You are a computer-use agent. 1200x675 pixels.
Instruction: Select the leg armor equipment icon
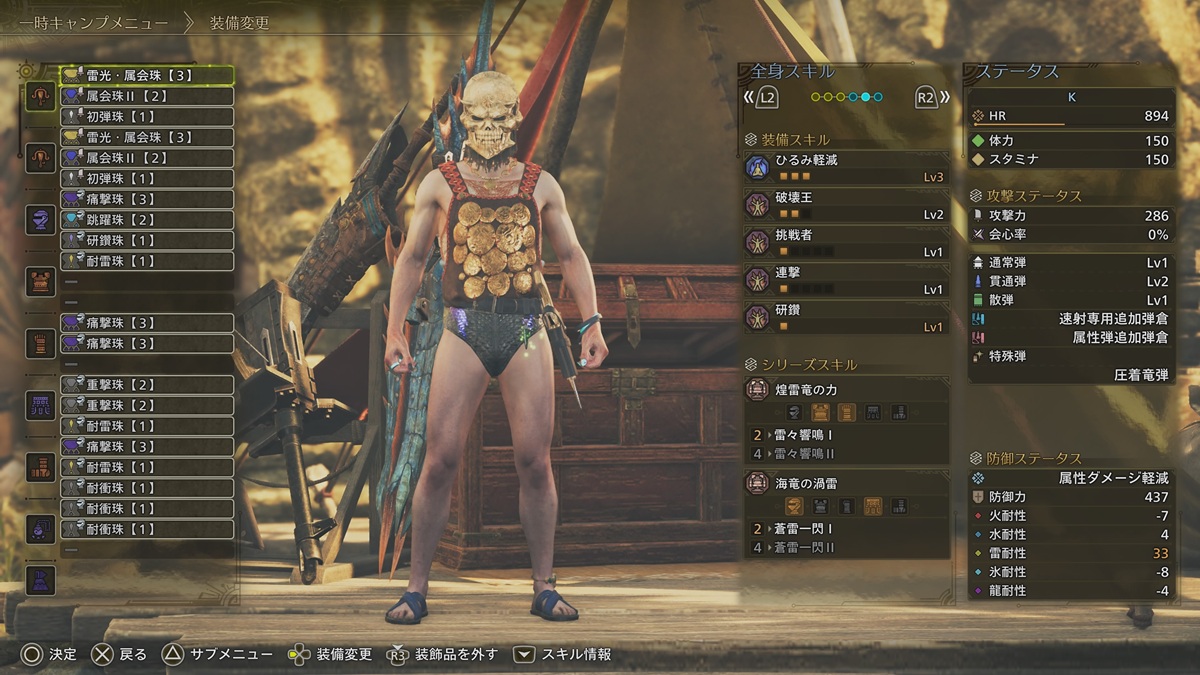coord(40,467)
